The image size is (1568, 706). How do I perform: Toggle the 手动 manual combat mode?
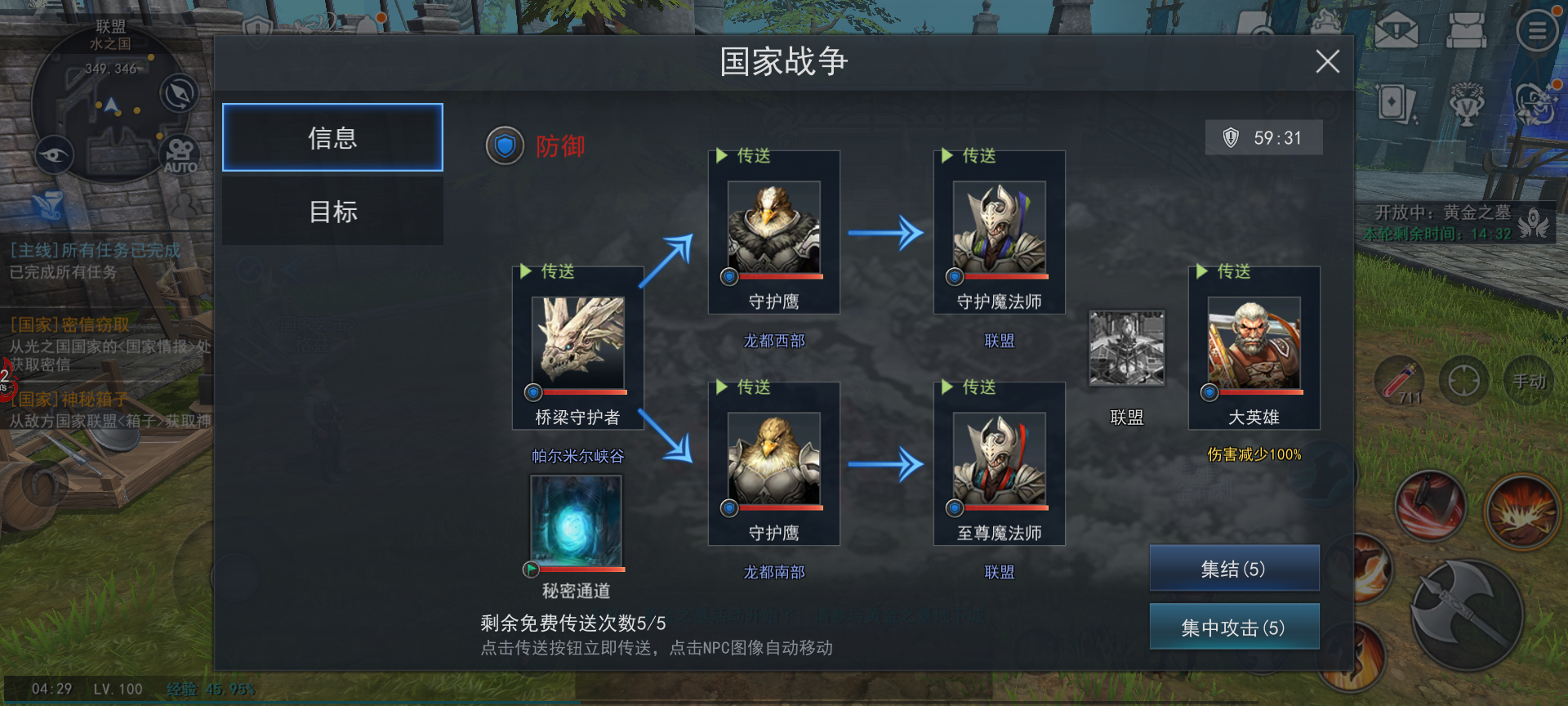point(1530,380)
